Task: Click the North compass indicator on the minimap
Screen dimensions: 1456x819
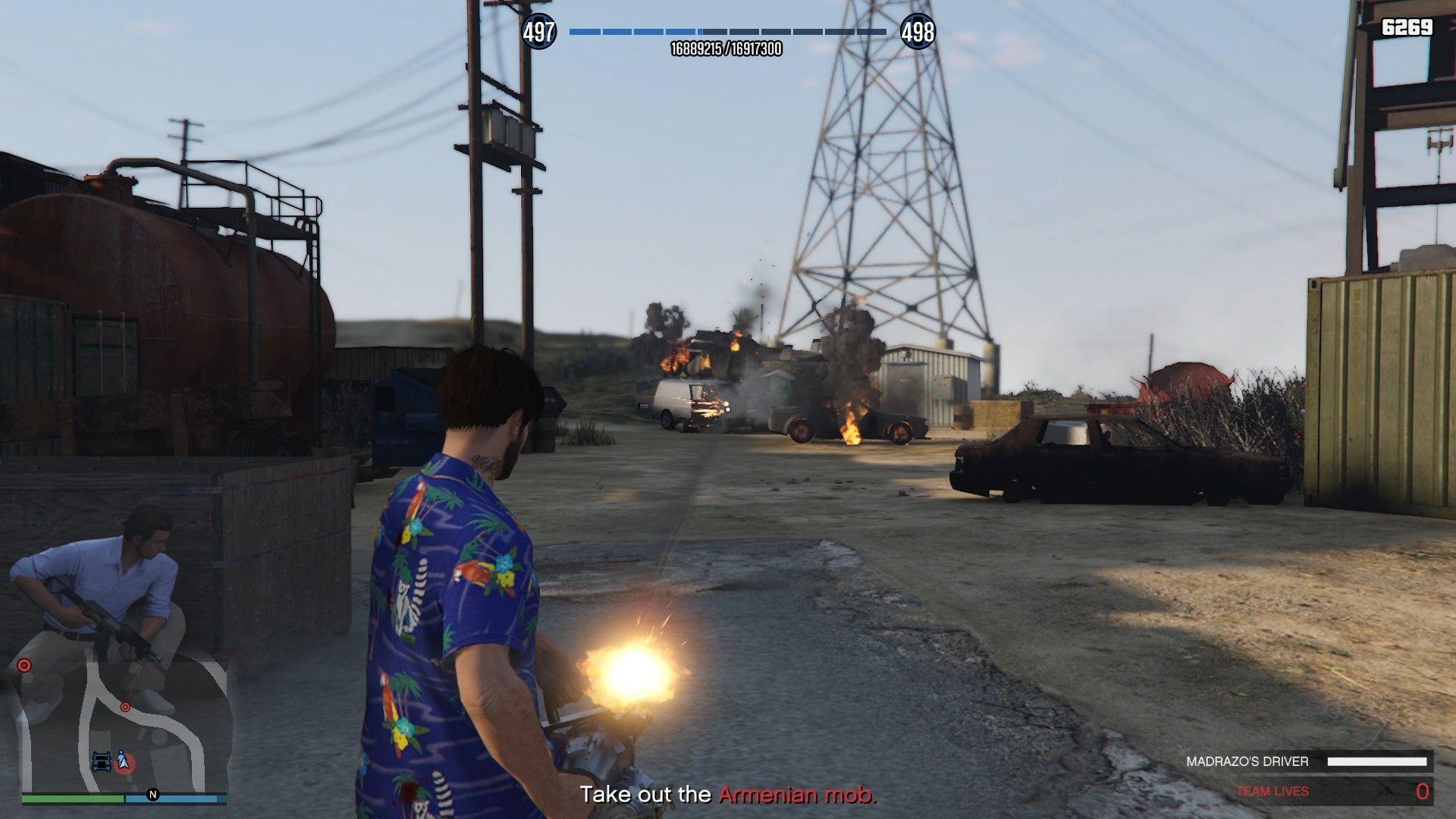Action: 152,795
